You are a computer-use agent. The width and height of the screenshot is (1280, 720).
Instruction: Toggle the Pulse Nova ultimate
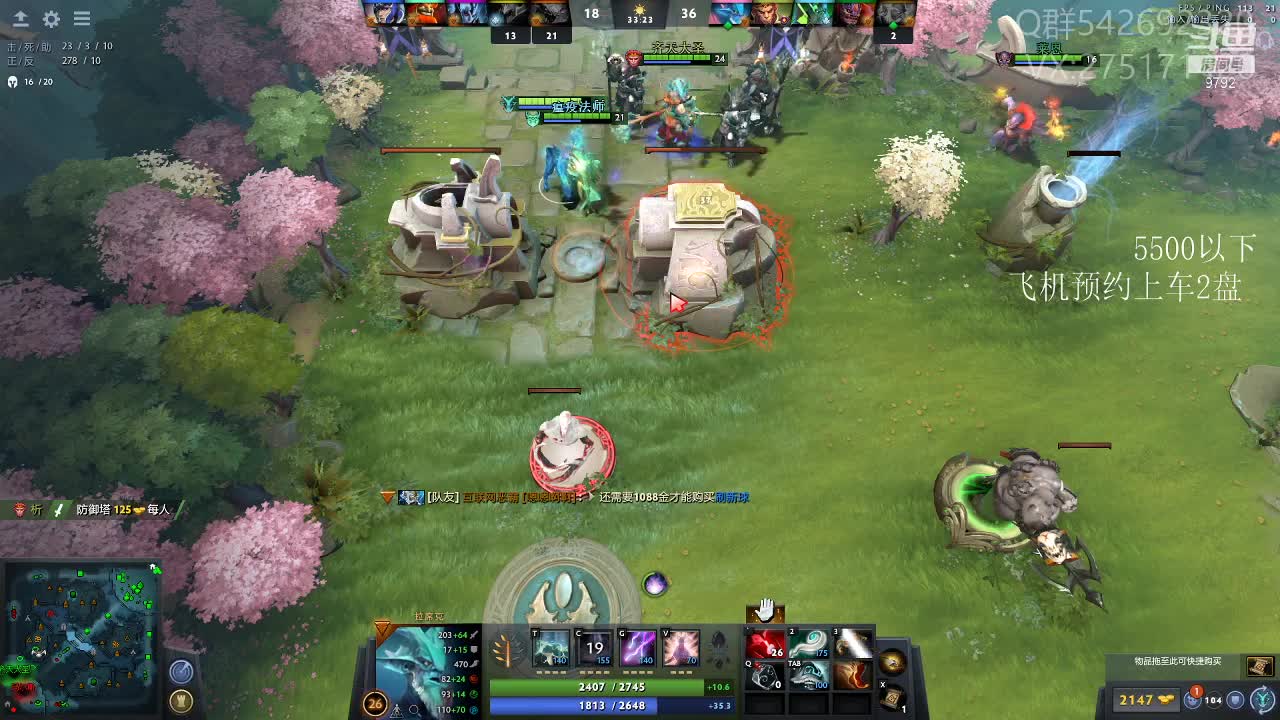[x=681, y=649]
